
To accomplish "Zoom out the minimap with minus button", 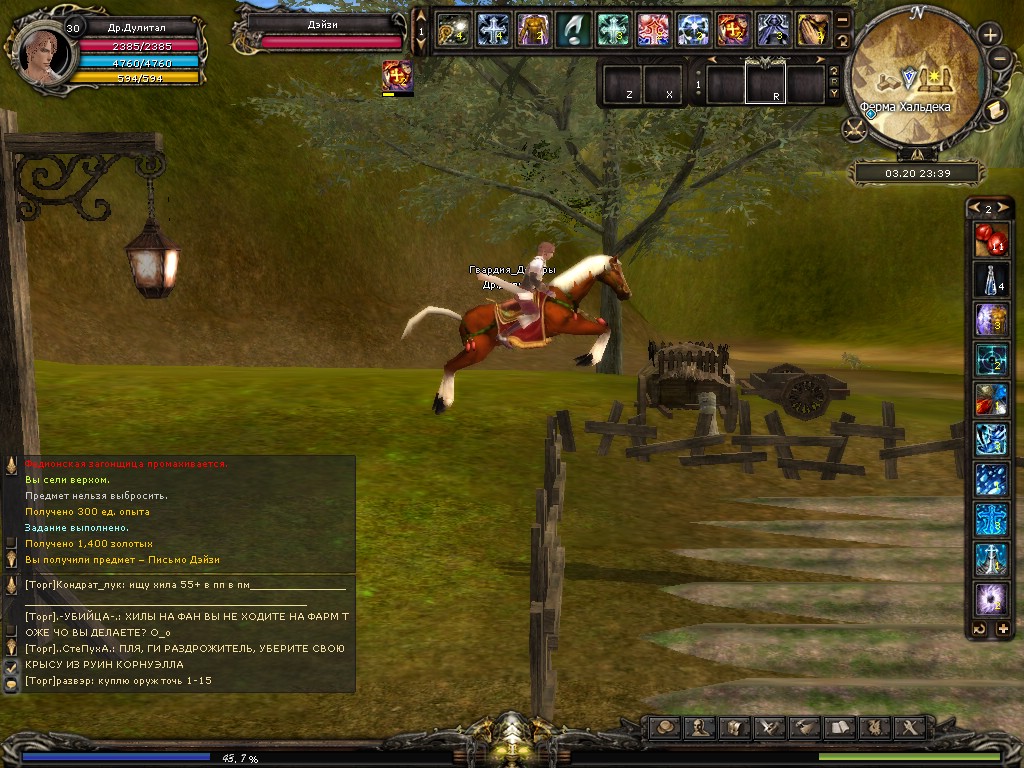I will pos(999,57).
